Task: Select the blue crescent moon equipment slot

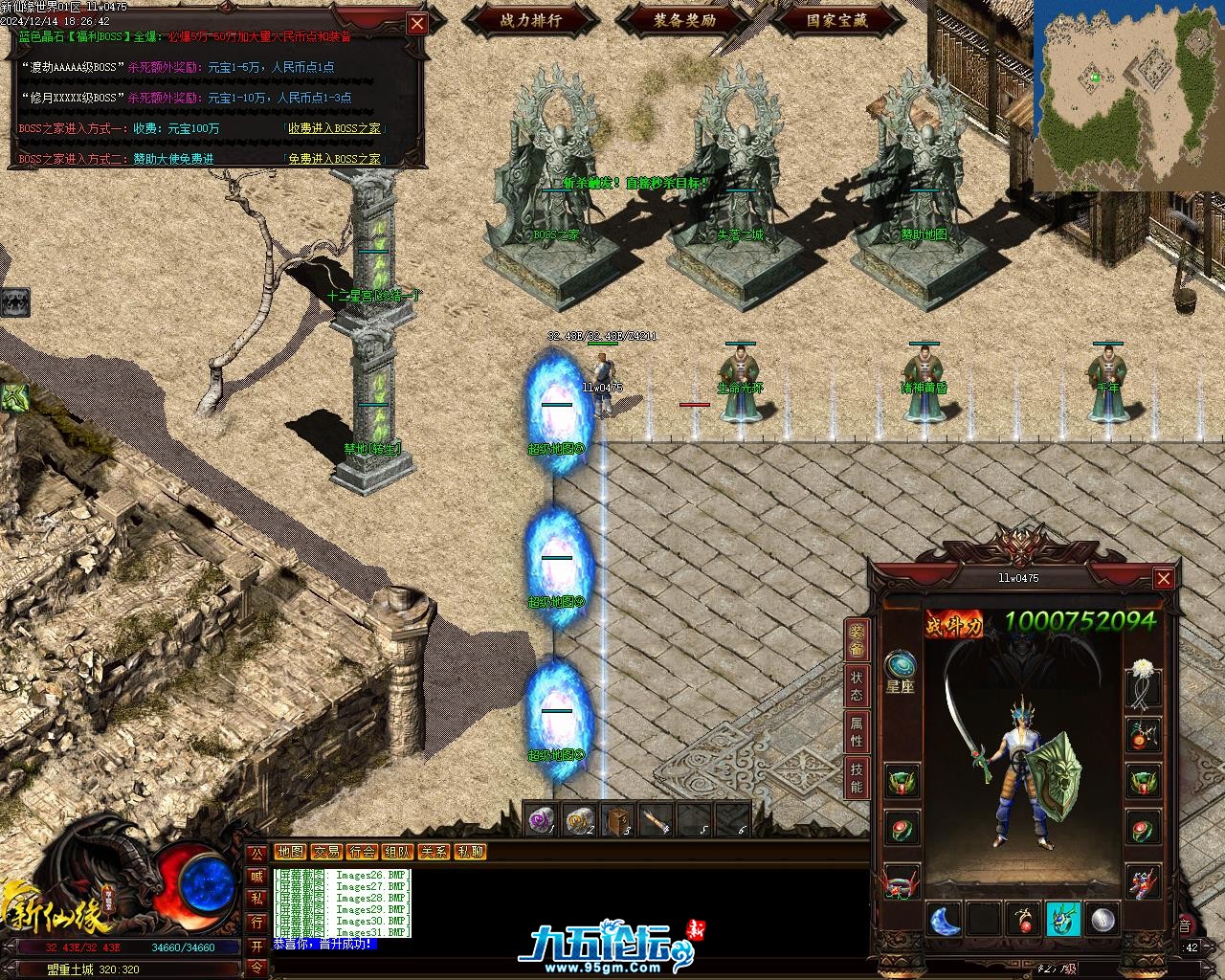Action: click(x=944, y=920)
